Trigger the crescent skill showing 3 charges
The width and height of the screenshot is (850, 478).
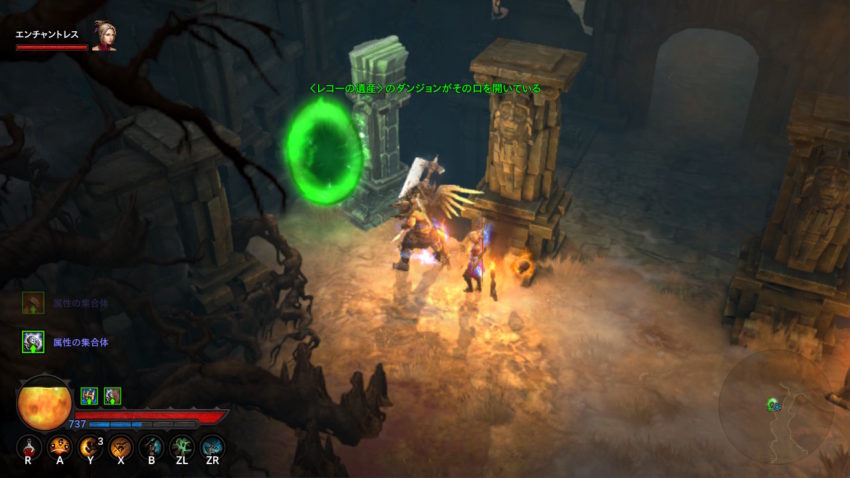pos(90,447)
